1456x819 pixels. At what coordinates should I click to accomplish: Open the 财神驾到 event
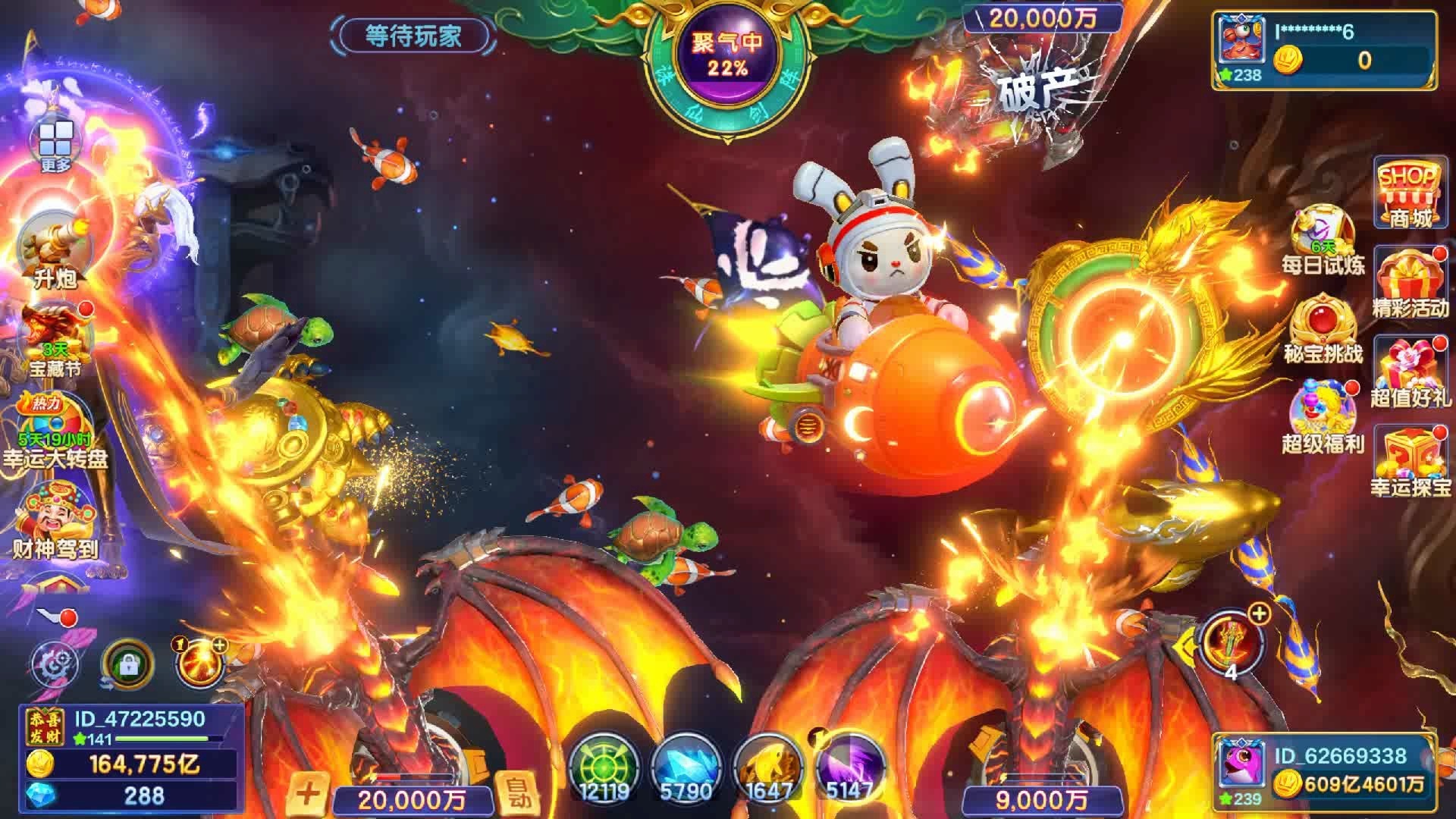coord(55,519)
